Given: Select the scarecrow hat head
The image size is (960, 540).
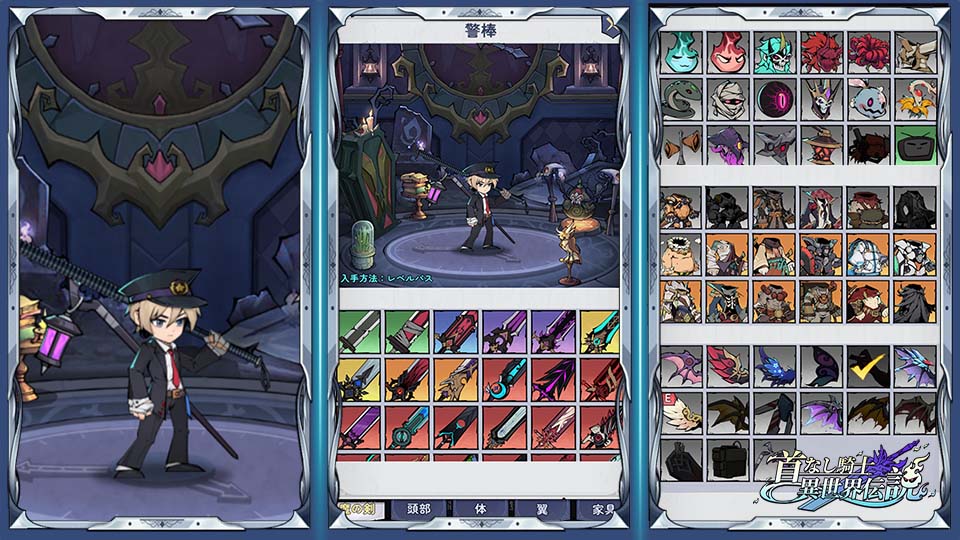Looking at the screenshot, I should 822,145.
